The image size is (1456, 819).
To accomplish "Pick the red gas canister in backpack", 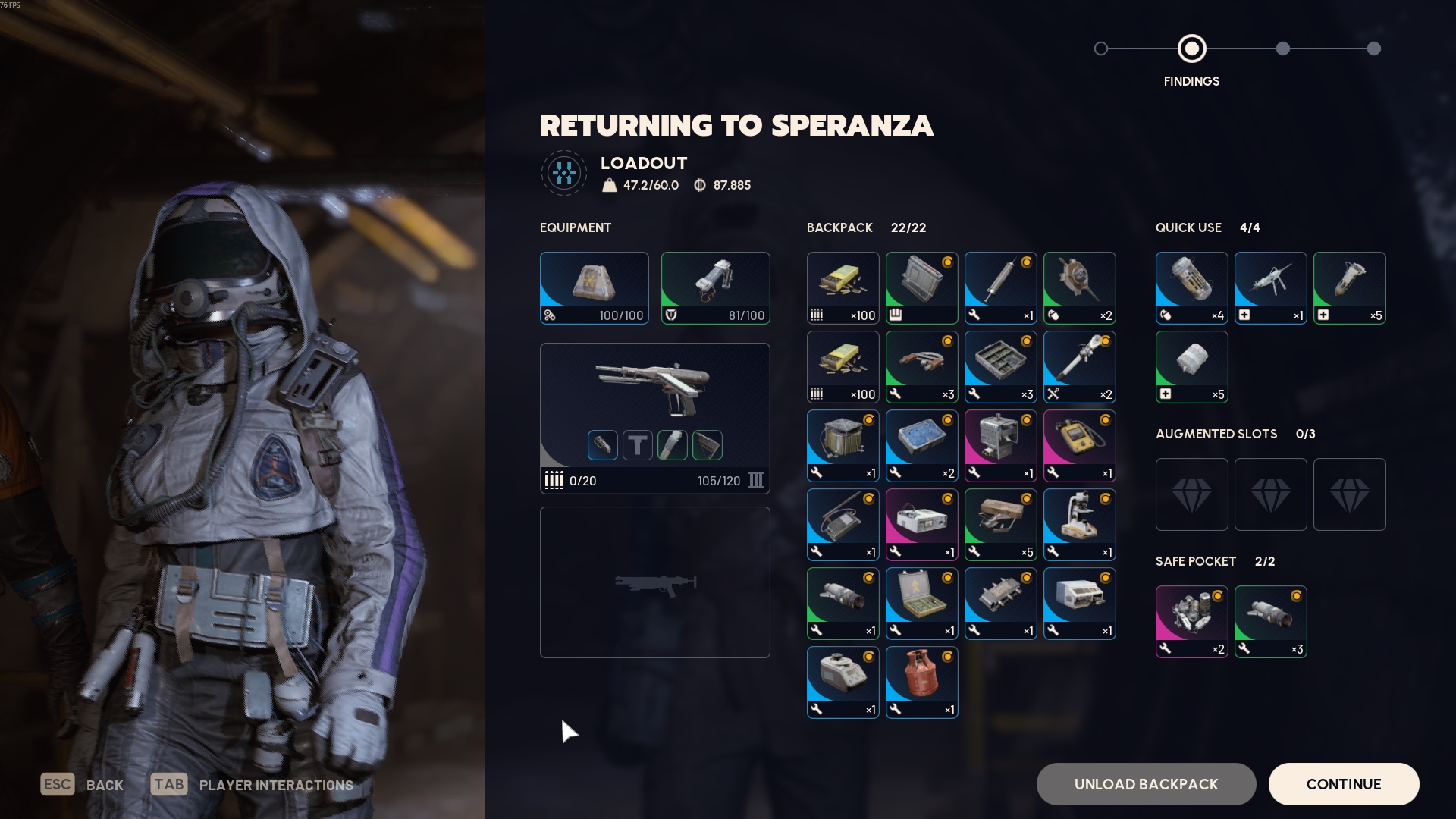I will (921, 682).
